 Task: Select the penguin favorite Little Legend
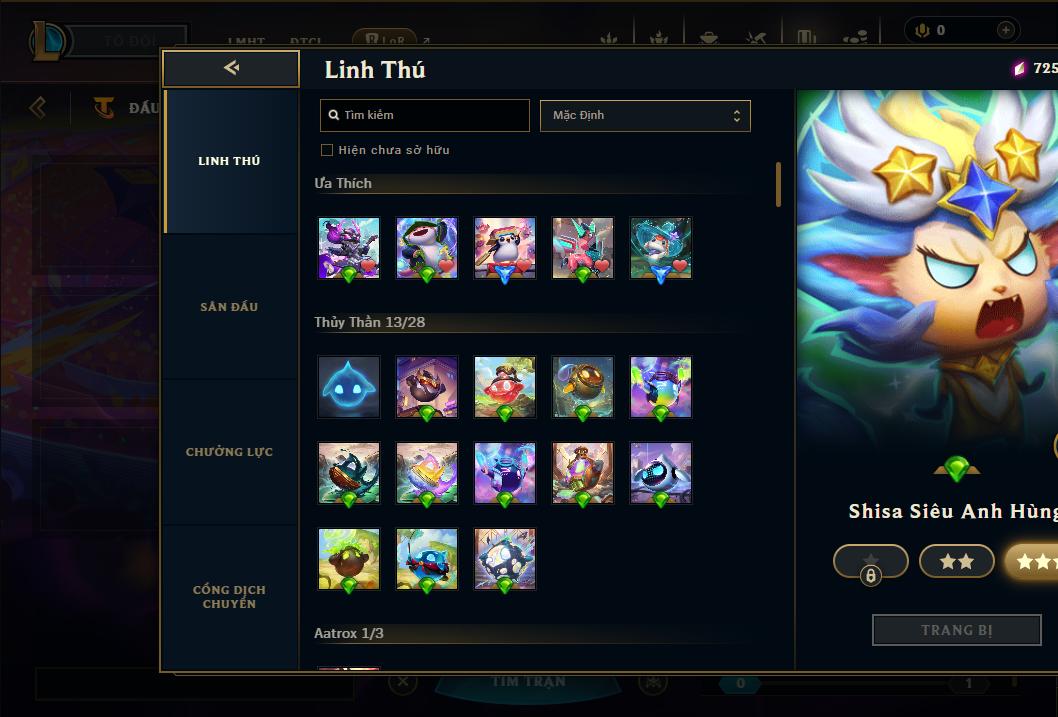click(x=505, y=248)
